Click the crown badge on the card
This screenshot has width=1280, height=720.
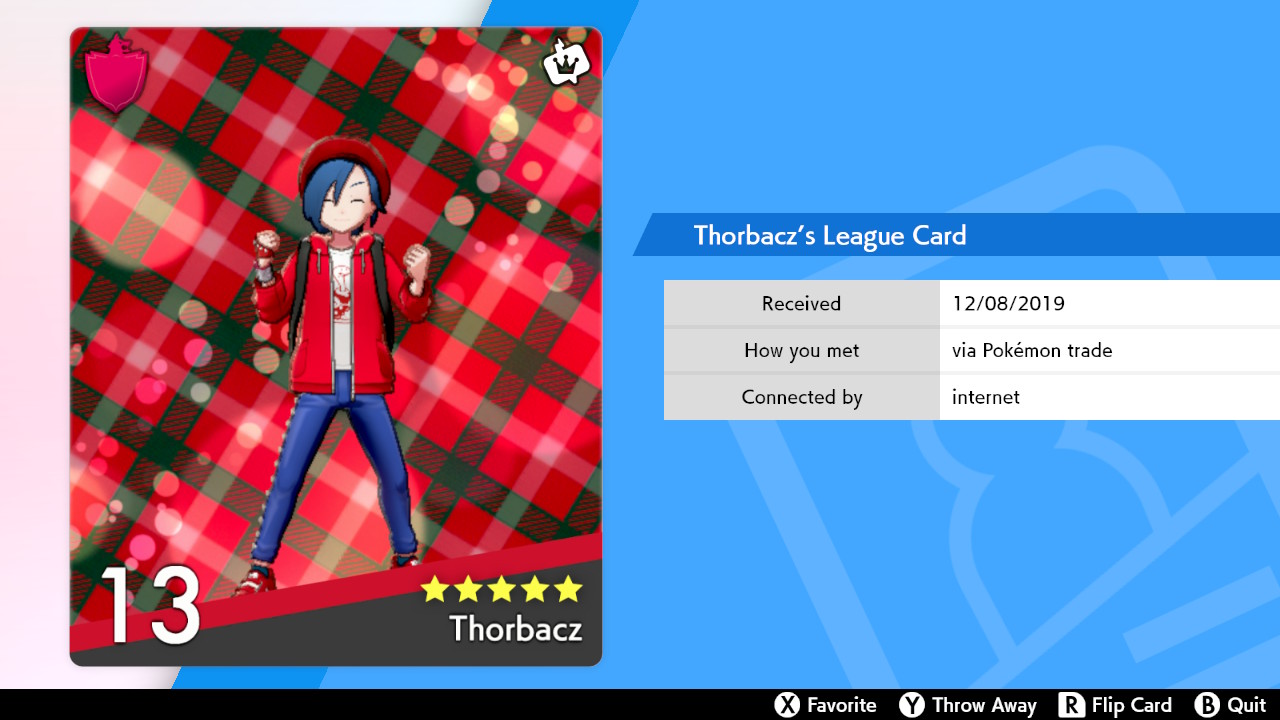[566, 63]
